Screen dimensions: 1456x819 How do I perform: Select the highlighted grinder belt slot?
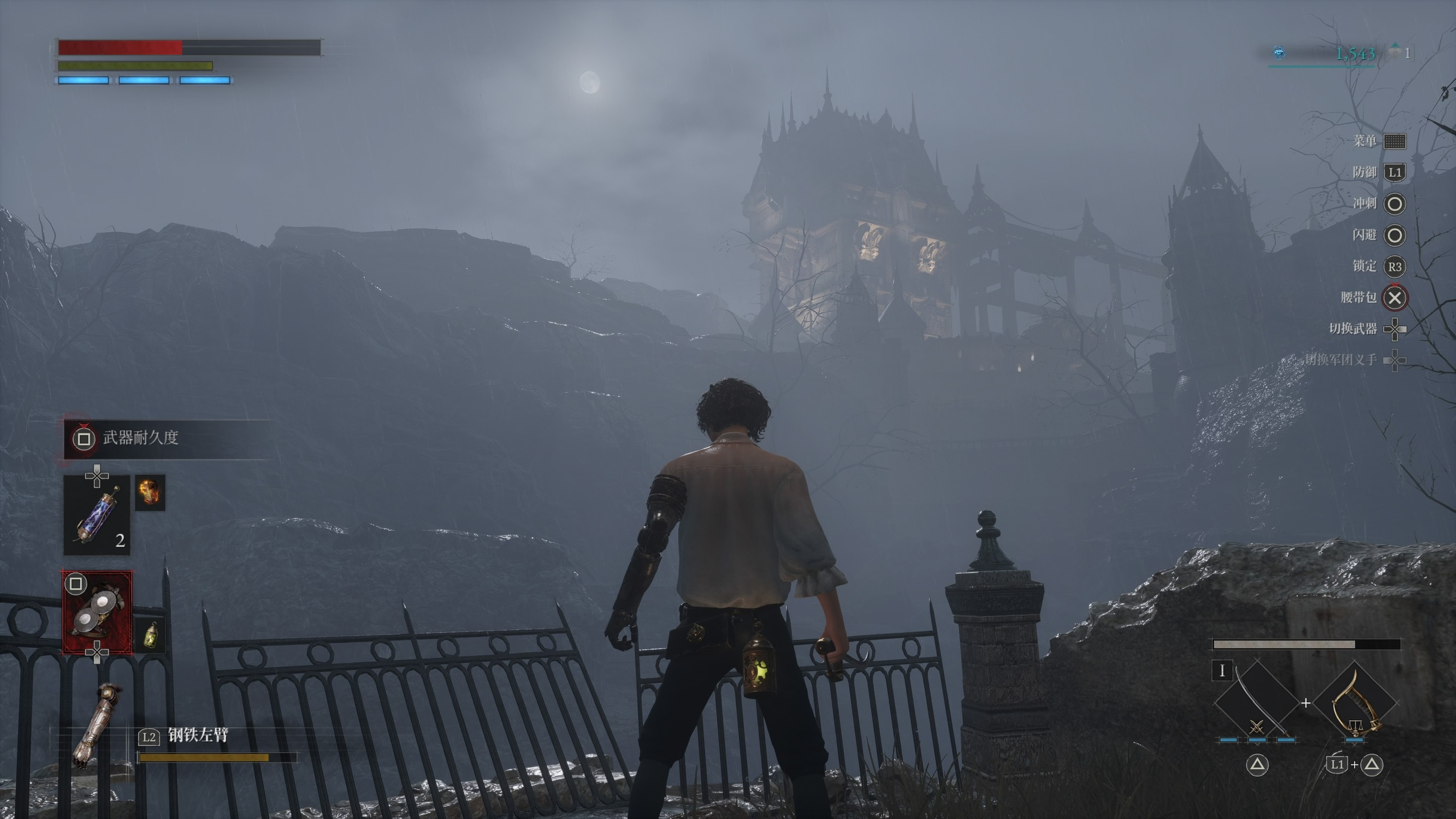[97, 612]
